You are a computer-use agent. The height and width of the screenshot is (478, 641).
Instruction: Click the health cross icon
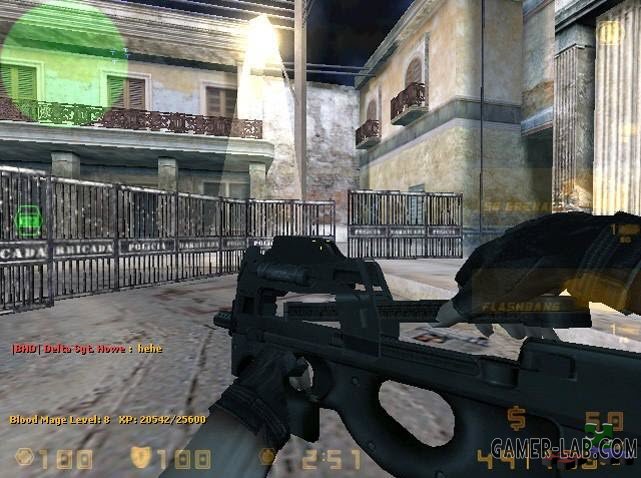coord(25,459)
